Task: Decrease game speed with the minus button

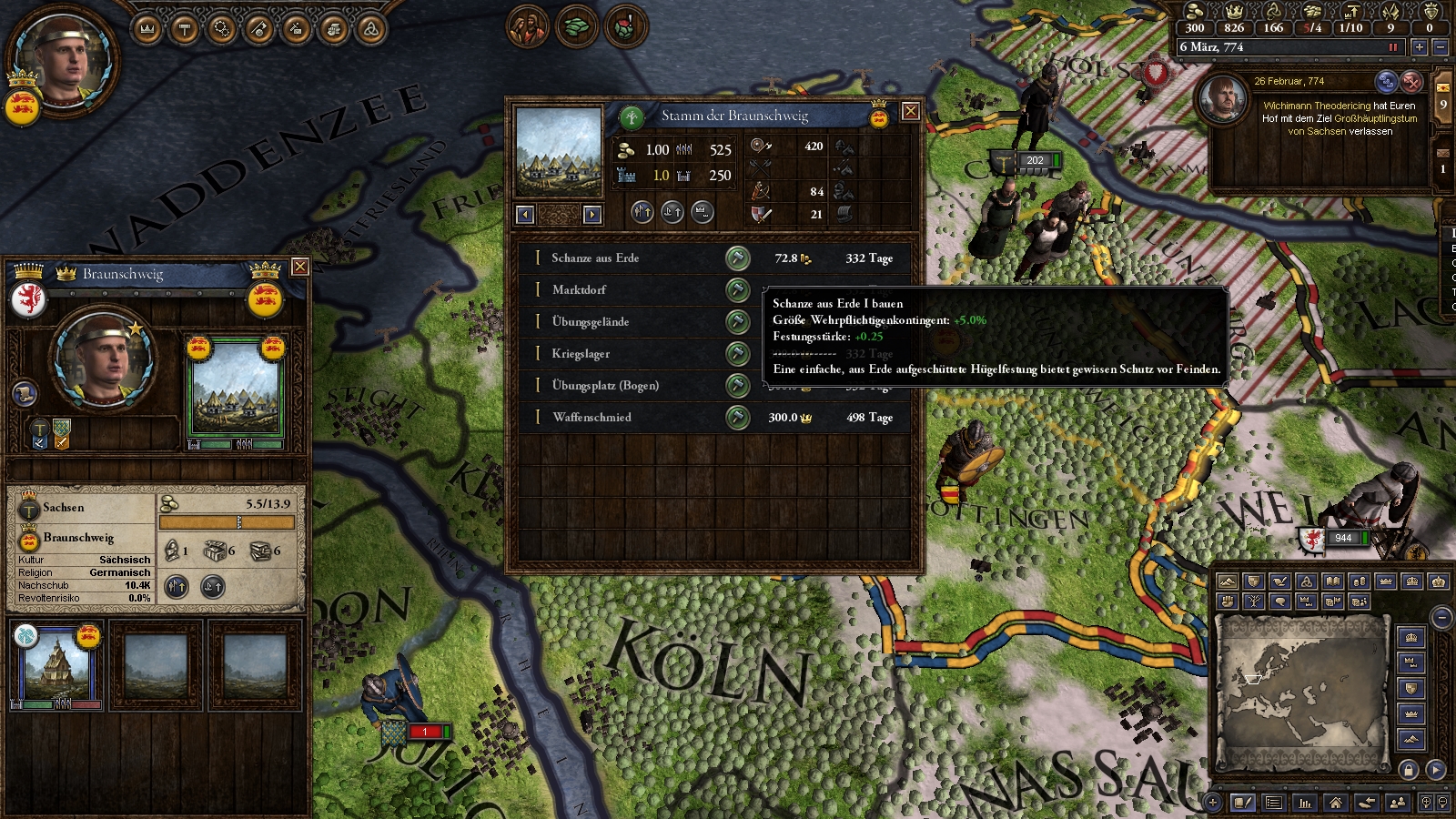Action: pos(1440,47)
